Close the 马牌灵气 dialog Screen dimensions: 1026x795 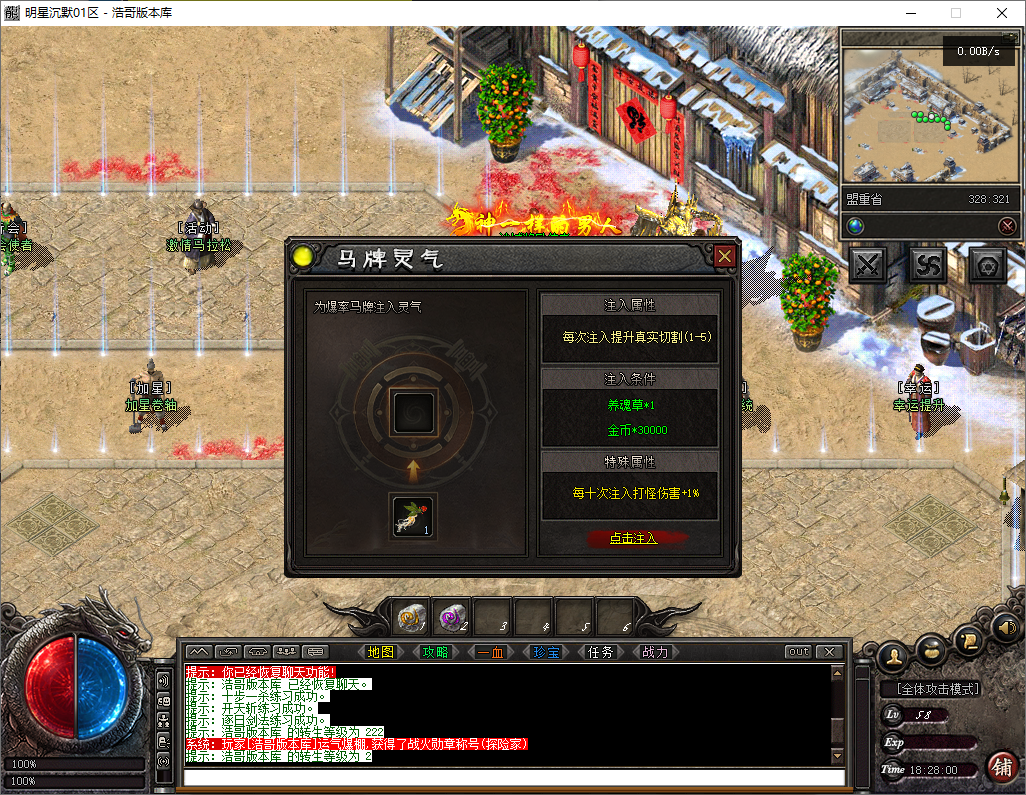coord(725,257)
